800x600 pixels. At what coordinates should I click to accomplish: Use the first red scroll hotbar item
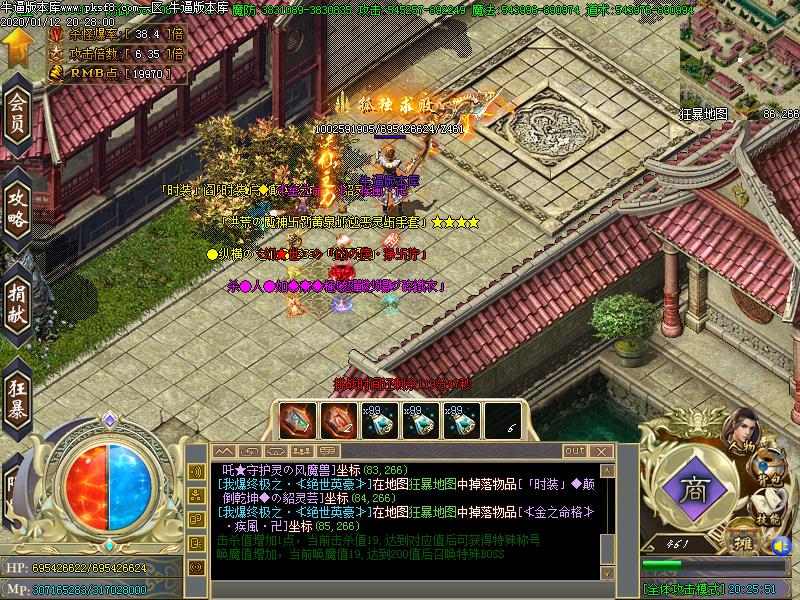296,421
